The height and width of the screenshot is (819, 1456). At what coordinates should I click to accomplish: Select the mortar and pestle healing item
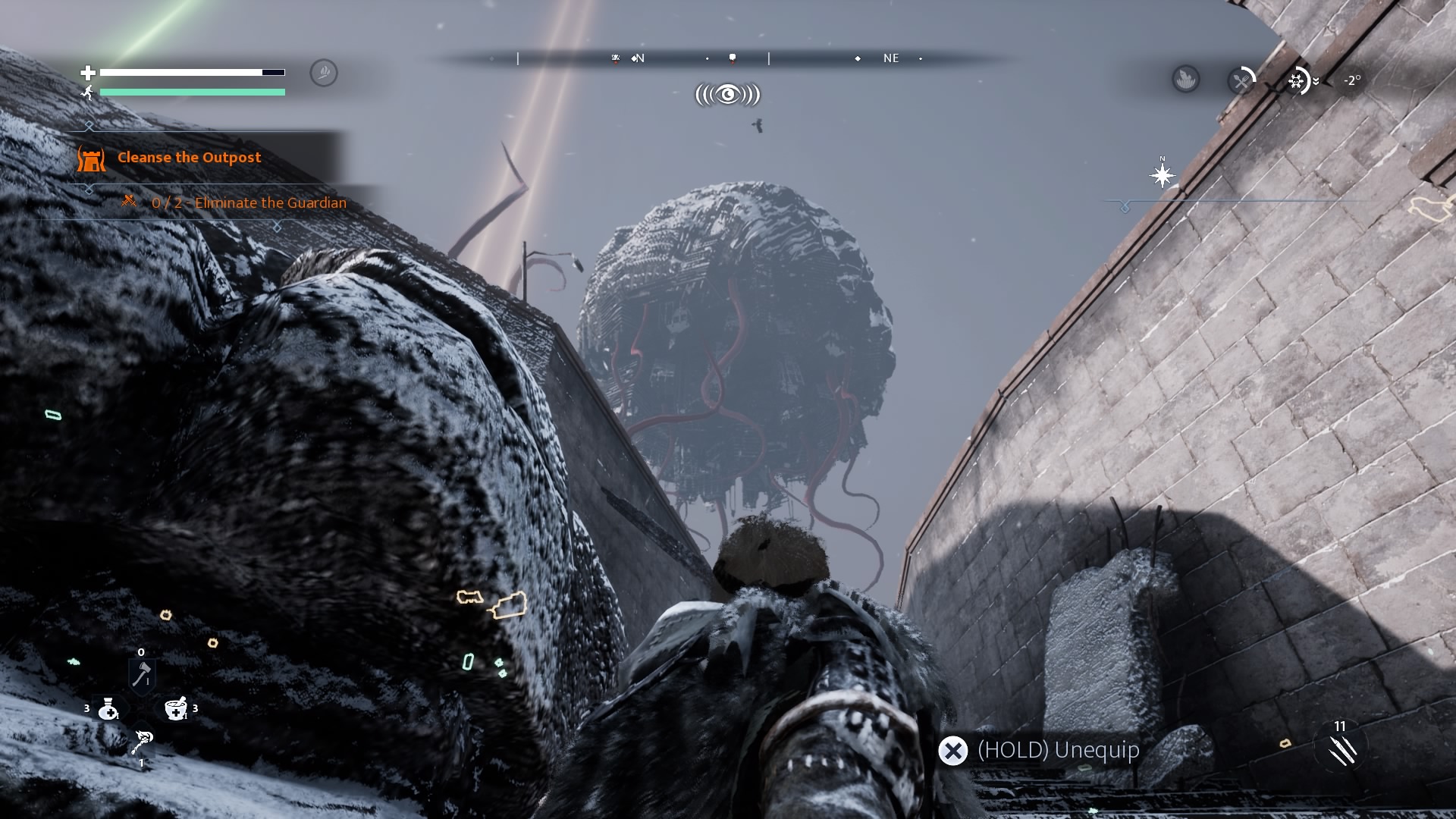(x=176, y=709)
